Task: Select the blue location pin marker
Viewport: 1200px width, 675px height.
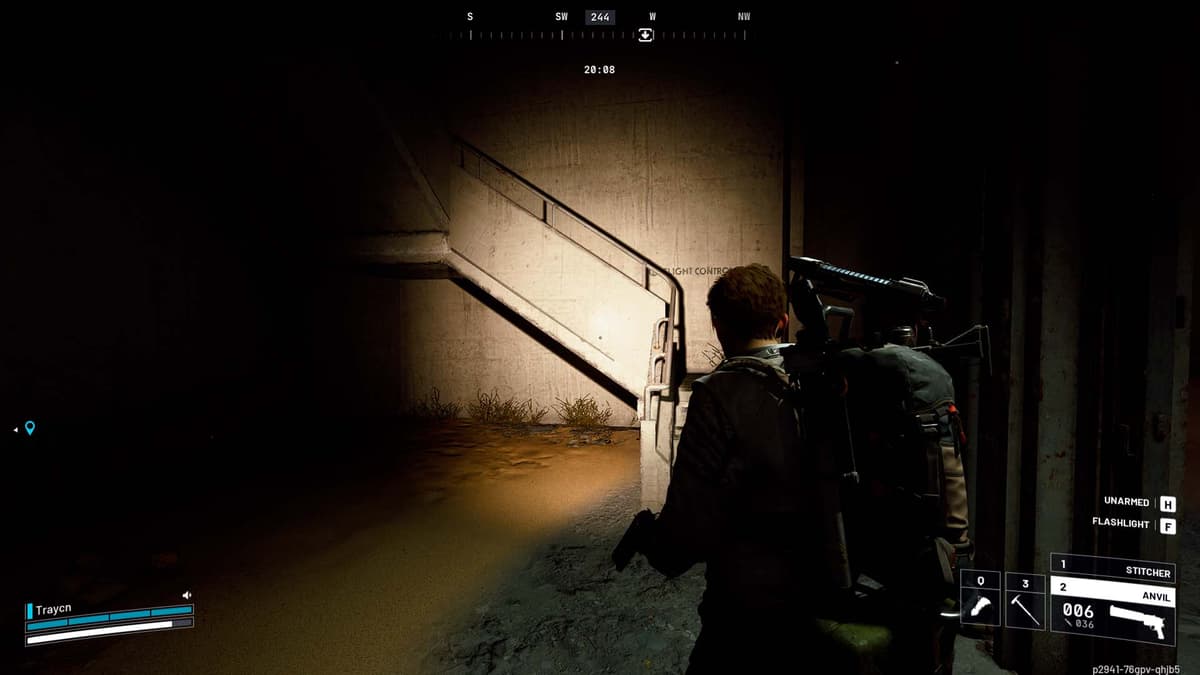Action: pyautogui.click(x=30, y=428)
